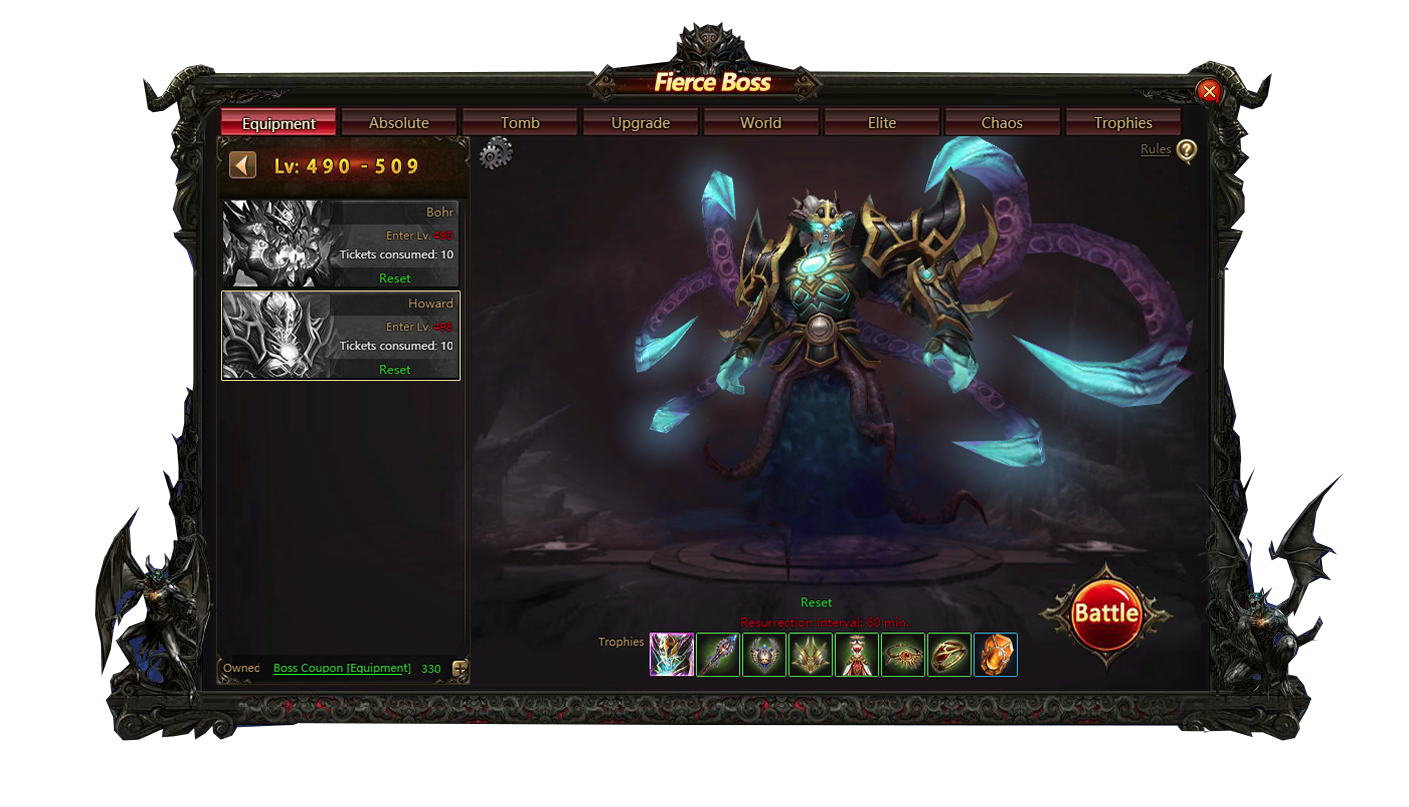
Task: Click the back arrow beside the level range
Action: coord(243,165)
